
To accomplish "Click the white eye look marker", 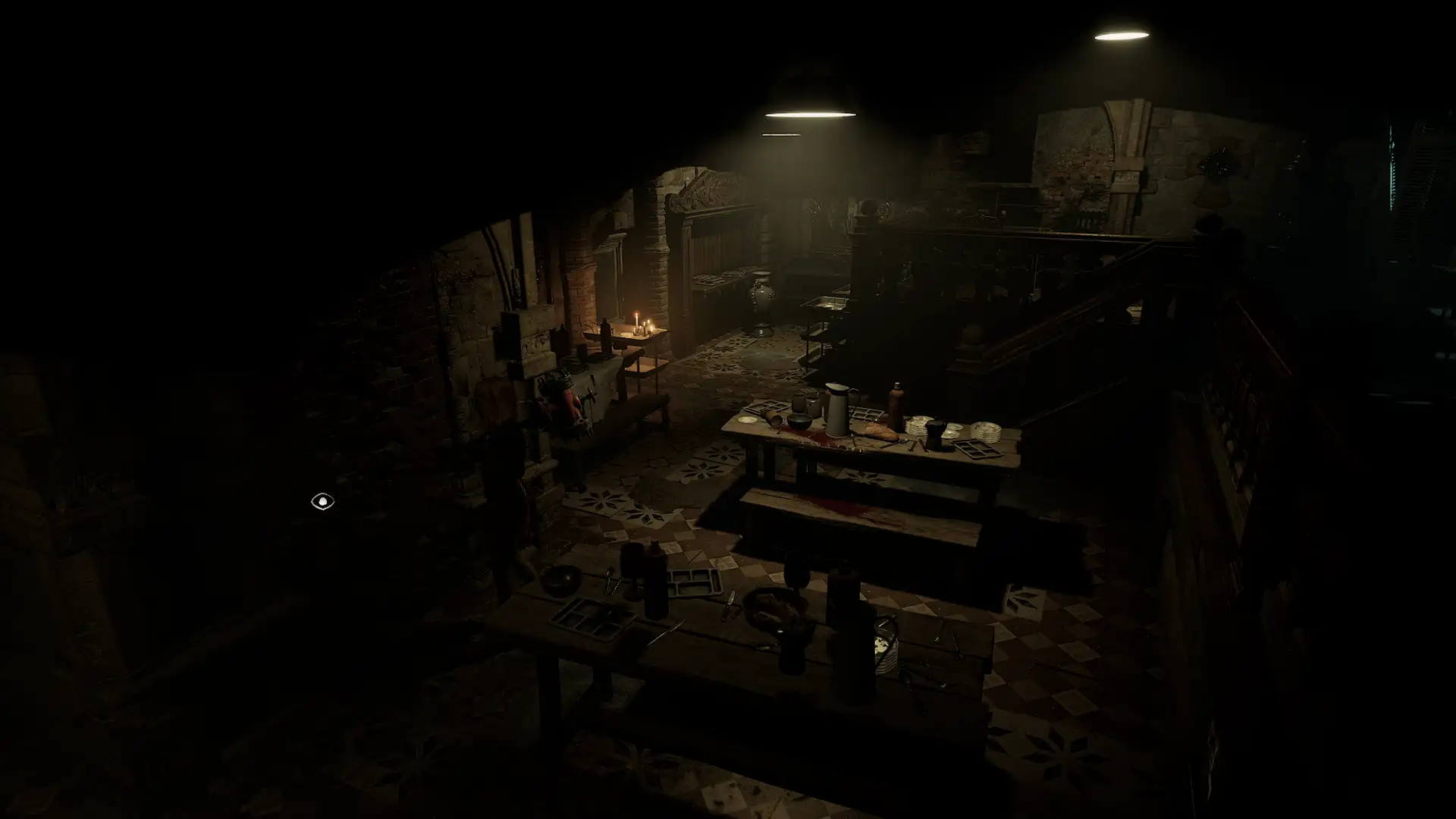I will click(322, 501).
